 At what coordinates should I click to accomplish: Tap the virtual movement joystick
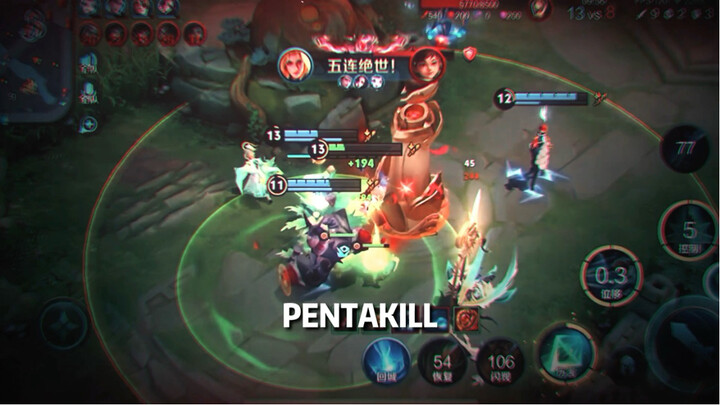[62, 325]
